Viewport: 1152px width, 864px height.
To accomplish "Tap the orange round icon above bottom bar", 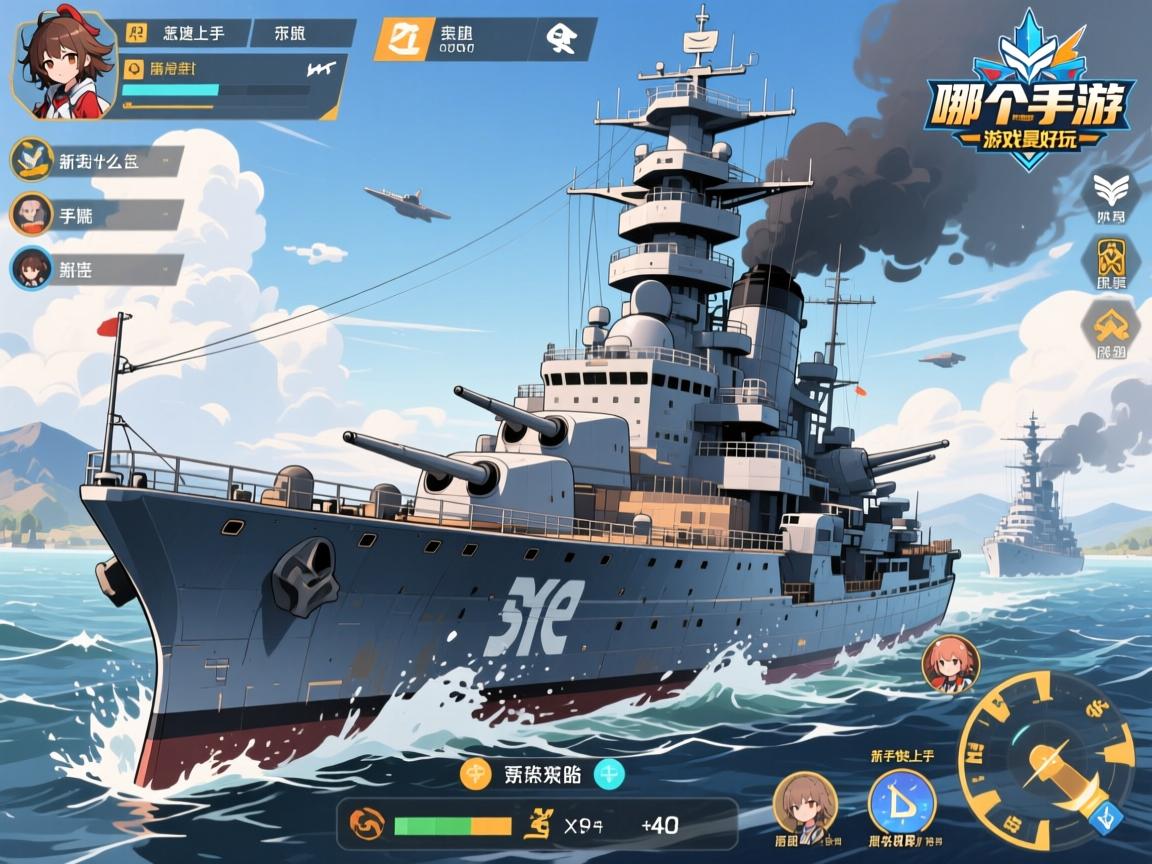I will tap(476, 773).
